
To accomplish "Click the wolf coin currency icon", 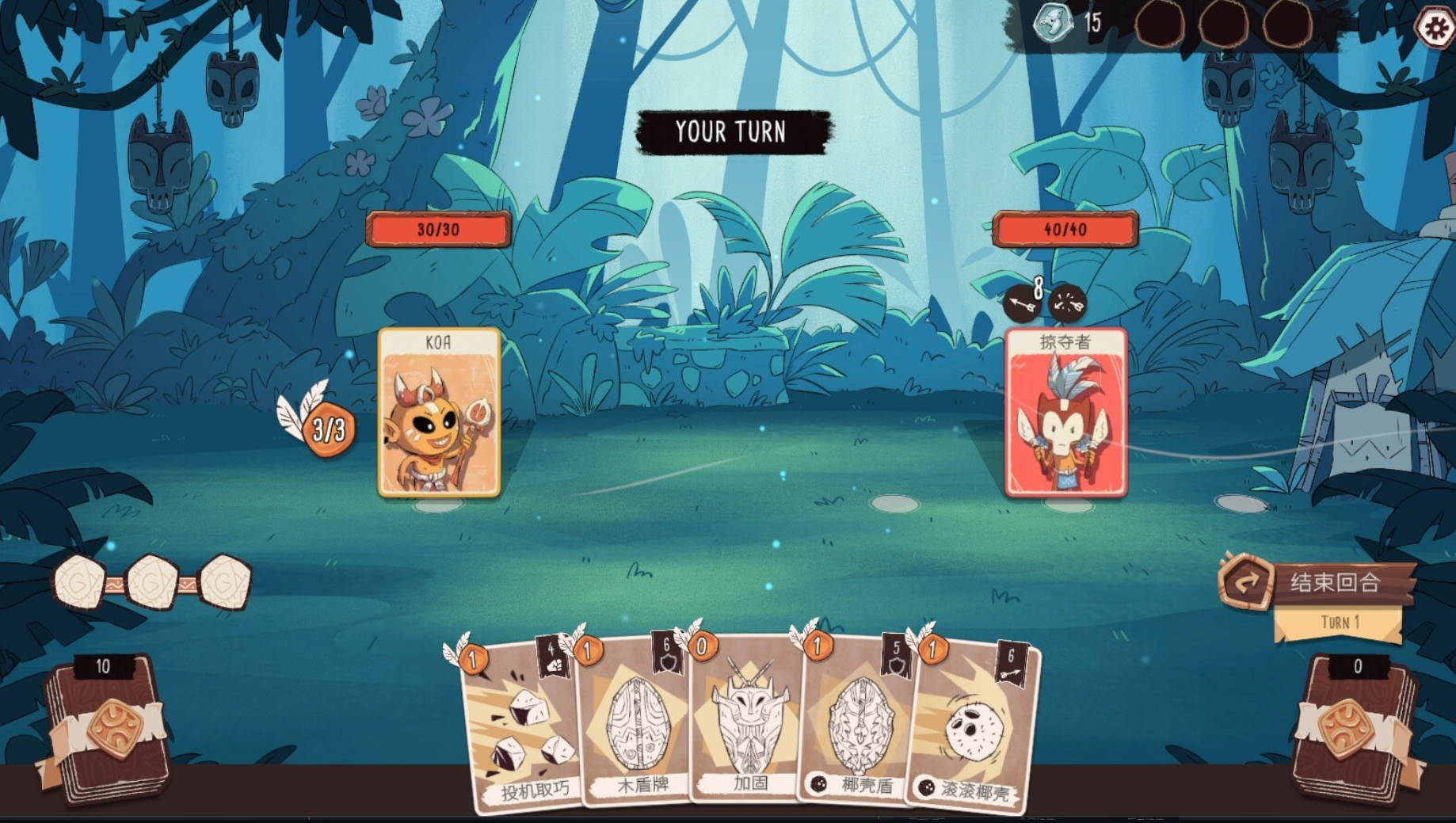I will pos(1054,22).
